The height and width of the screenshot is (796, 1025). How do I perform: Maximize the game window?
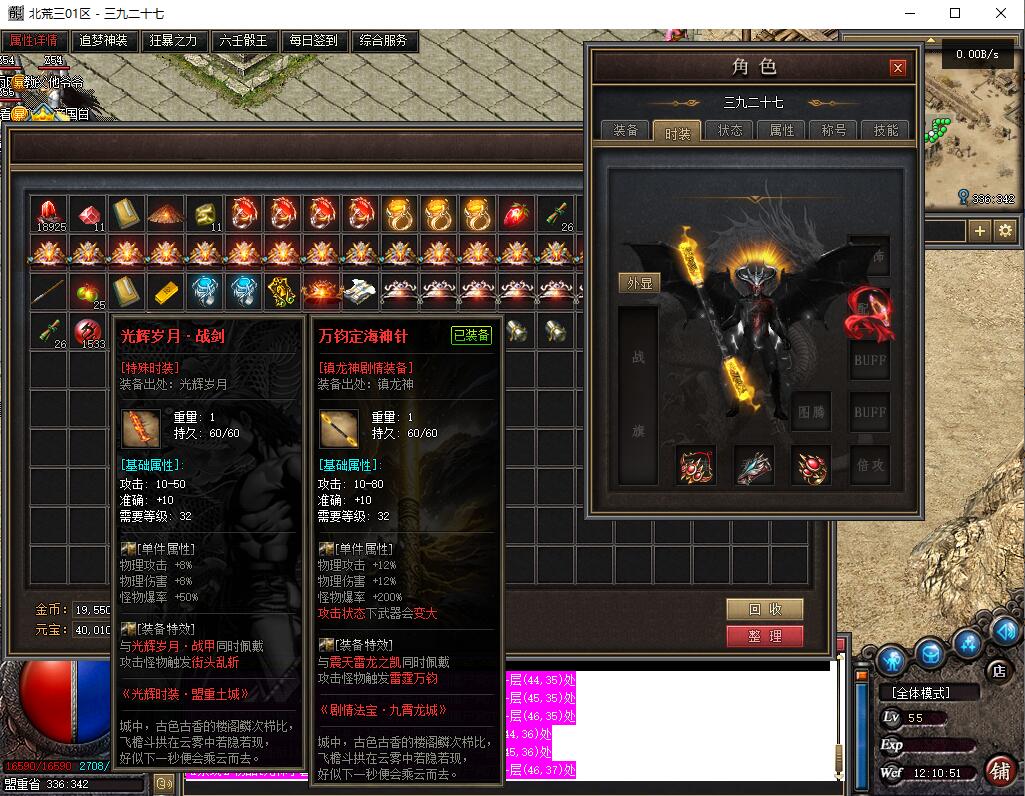pyautogui.click(x=955, y=13)
